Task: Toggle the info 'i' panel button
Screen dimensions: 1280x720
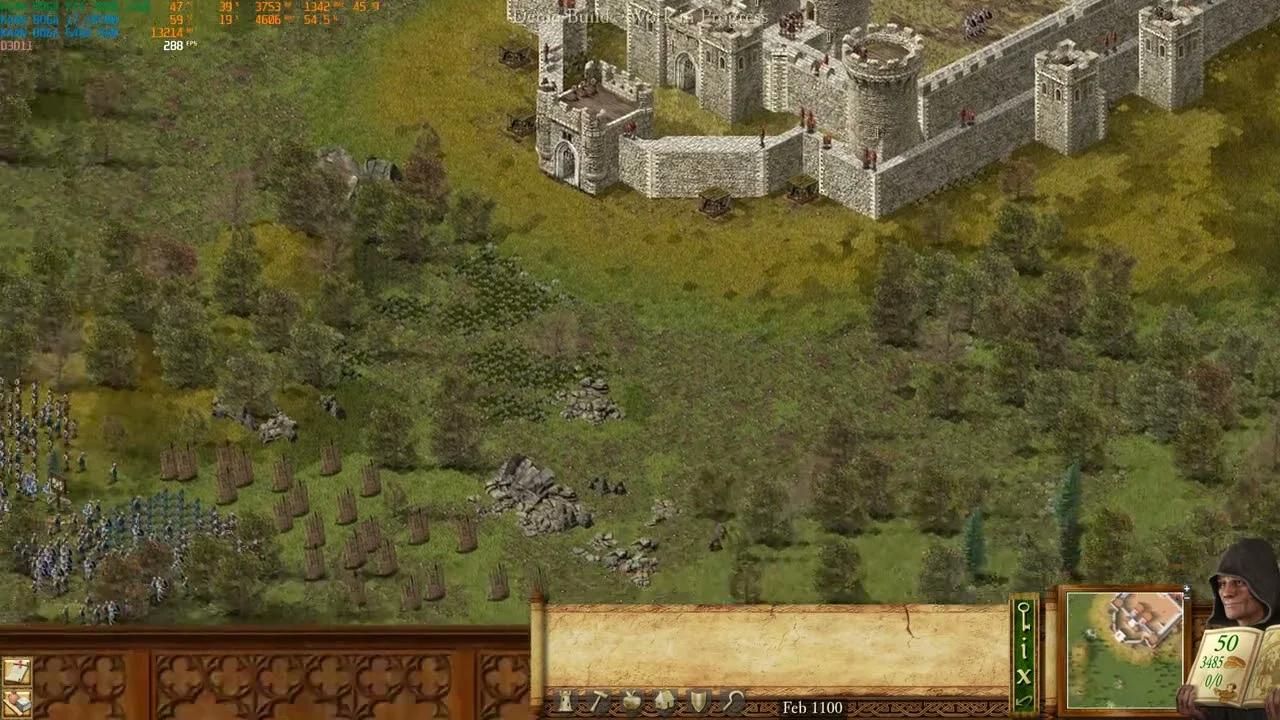Action: (x=1023, y=648)
